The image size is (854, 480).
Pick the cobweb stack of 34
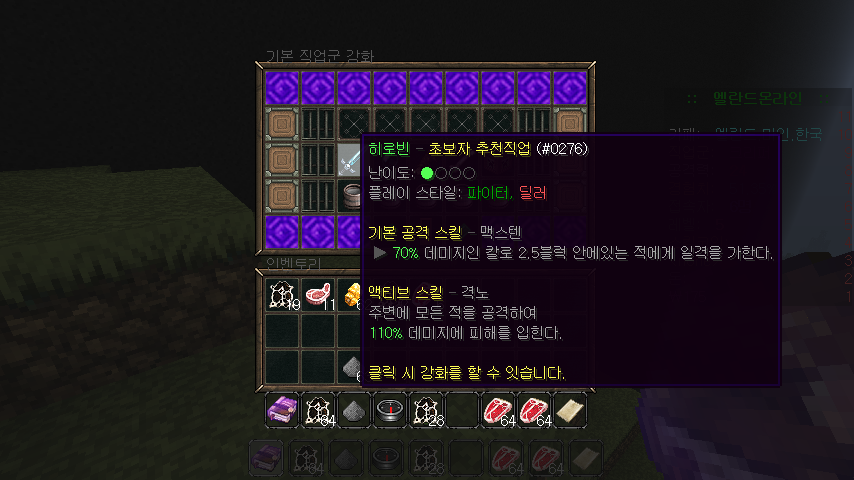318,410
